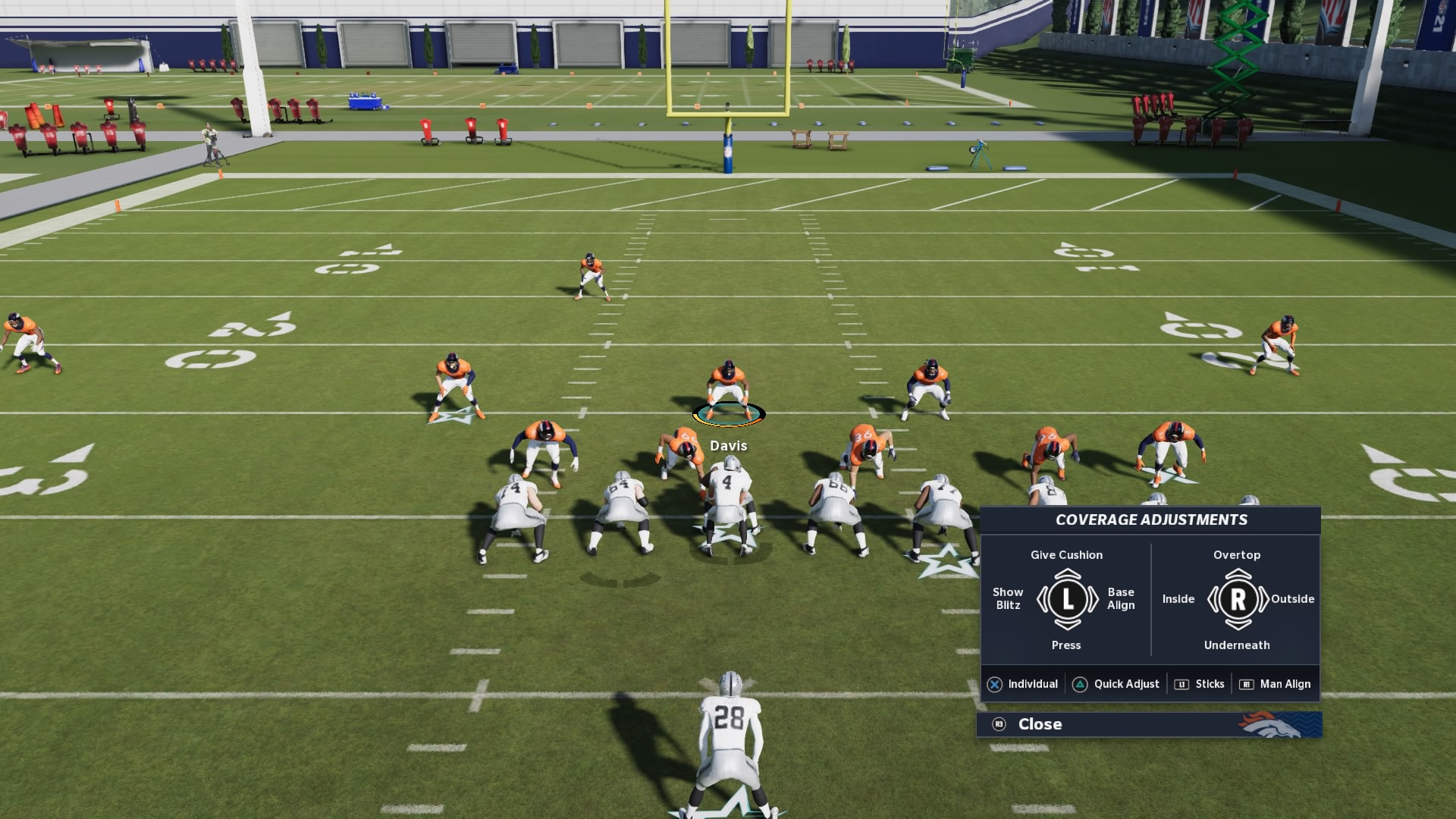Toggle Base Align for the defense

coord(1120,598)
